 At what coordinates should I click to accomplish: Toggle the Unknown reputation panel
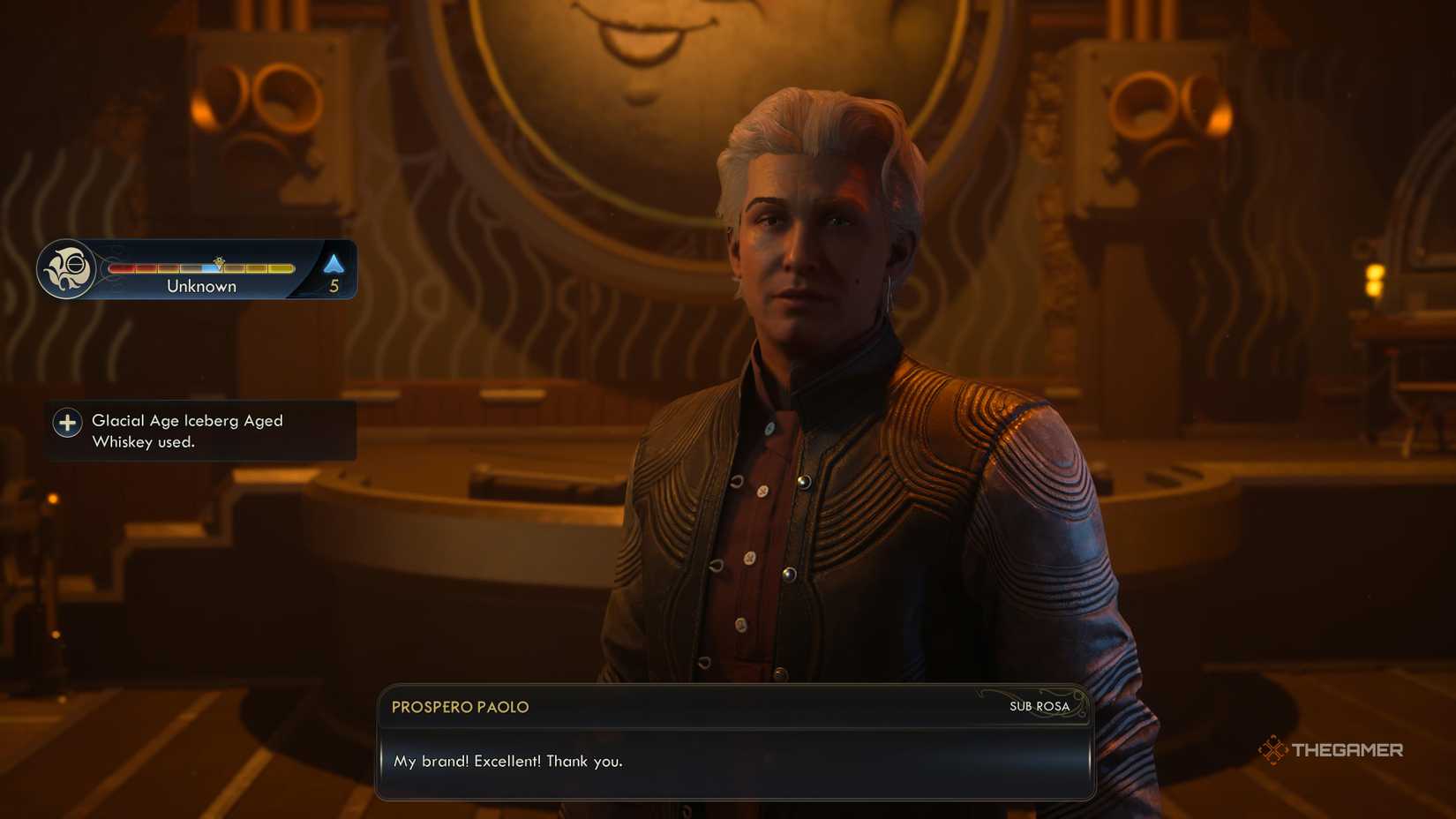click(196, 269)
